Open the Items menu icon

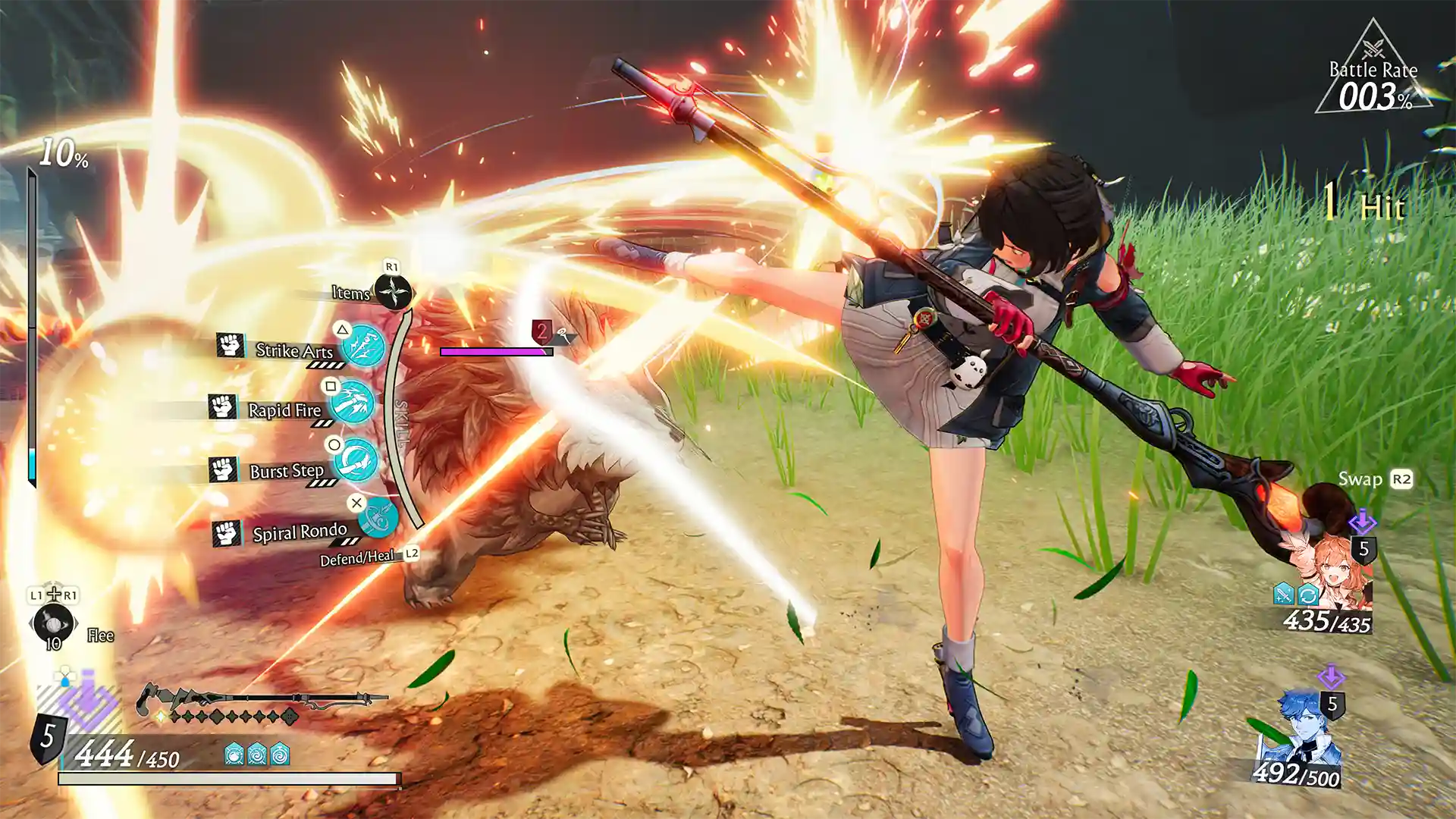click(393, 292)
